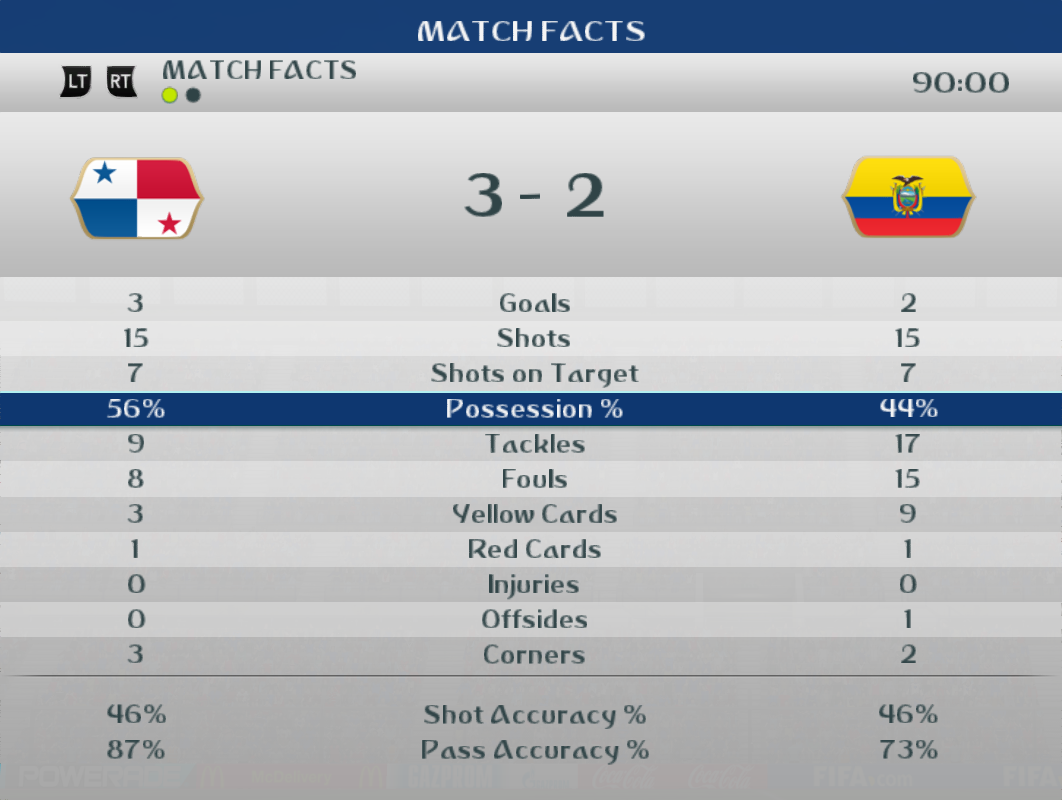Image resolution: width=1062 pixels, height=800 pixels.
Task: Switch to the second Match Facts page dot
Action: click(193, 96)
